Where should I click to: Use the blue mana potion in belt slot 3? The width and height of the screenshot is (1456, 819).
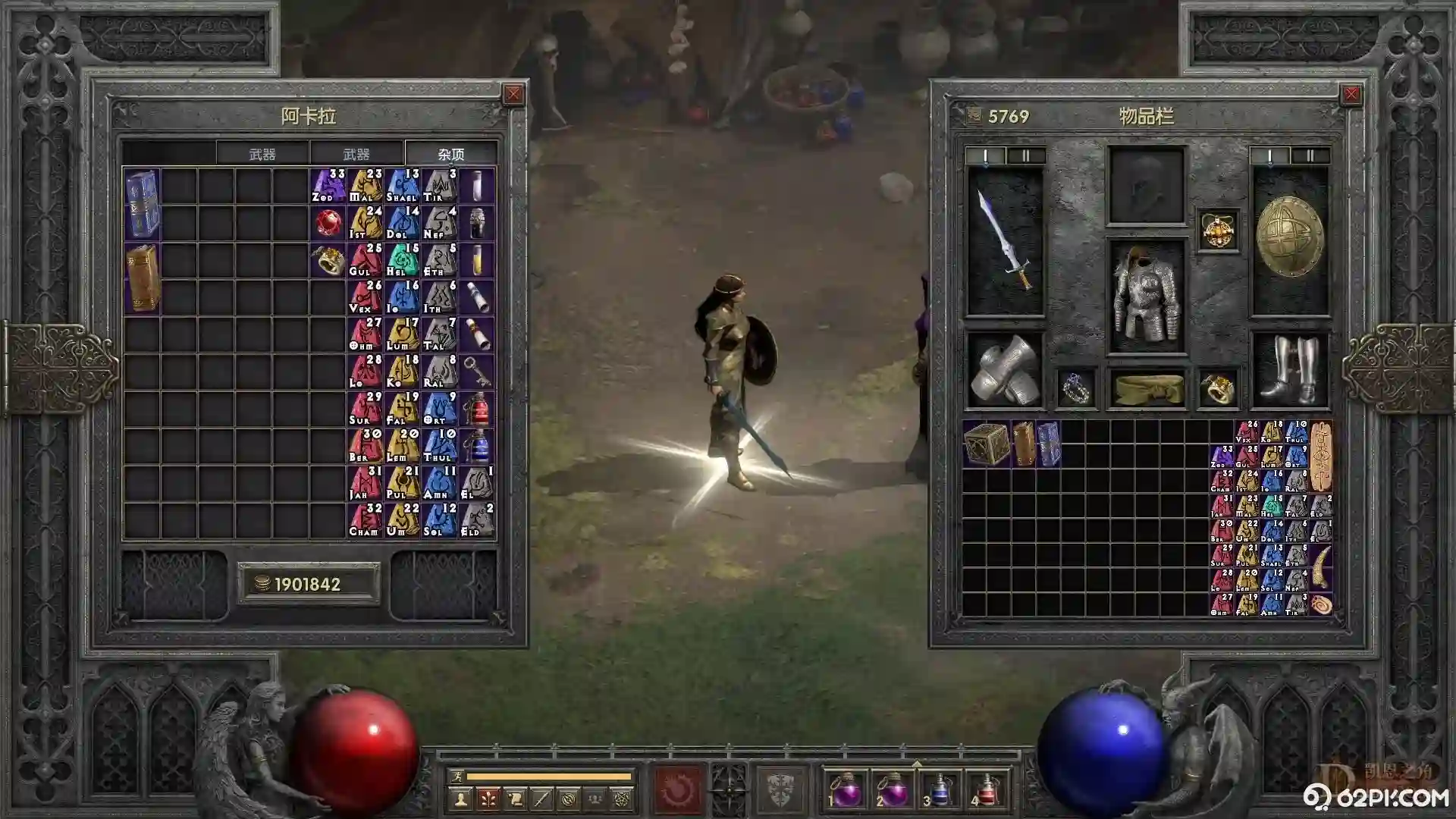(x=940, y=791)
